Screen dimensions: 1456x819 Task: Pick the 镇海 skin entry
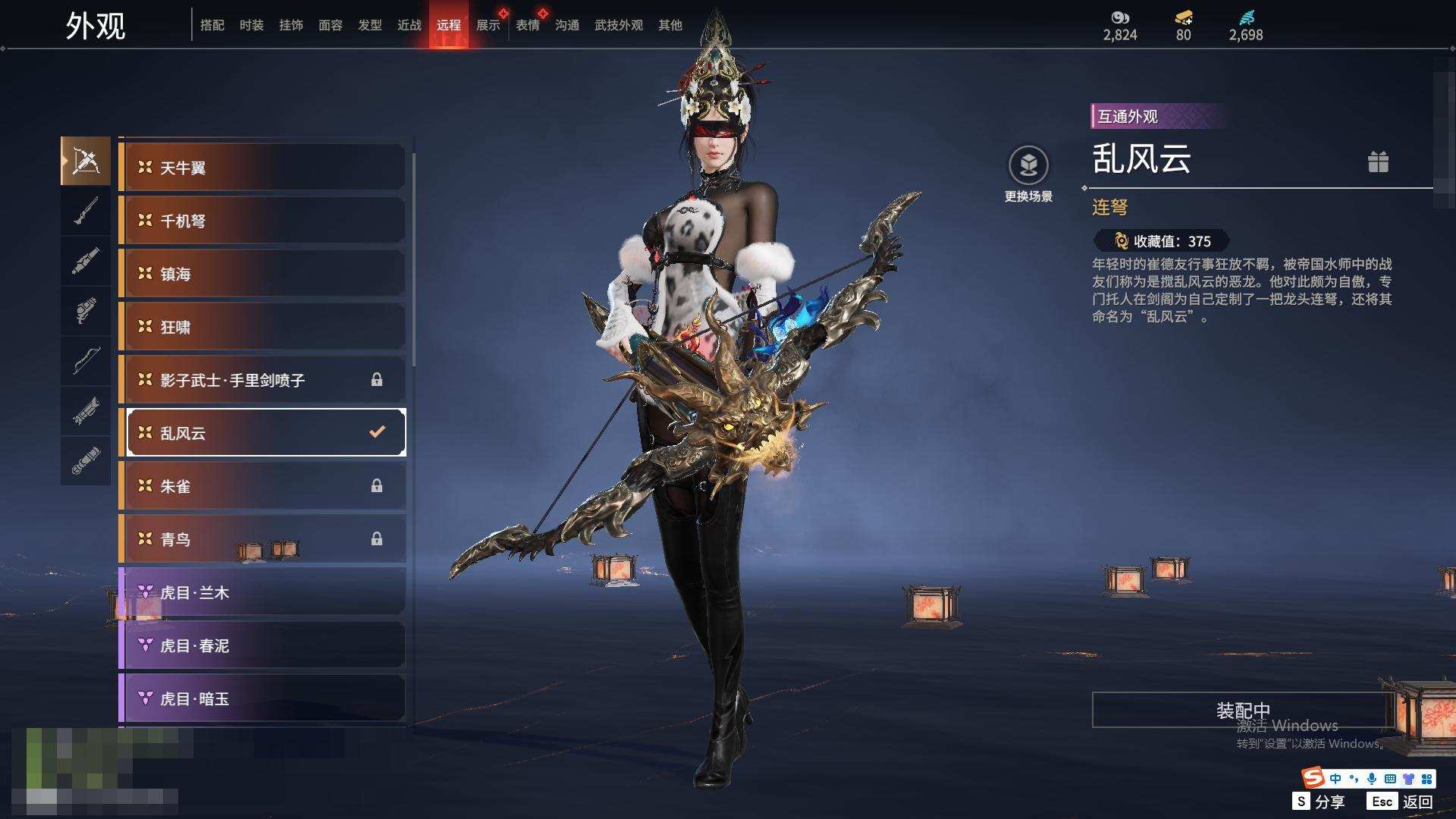[x=262, y=274]
